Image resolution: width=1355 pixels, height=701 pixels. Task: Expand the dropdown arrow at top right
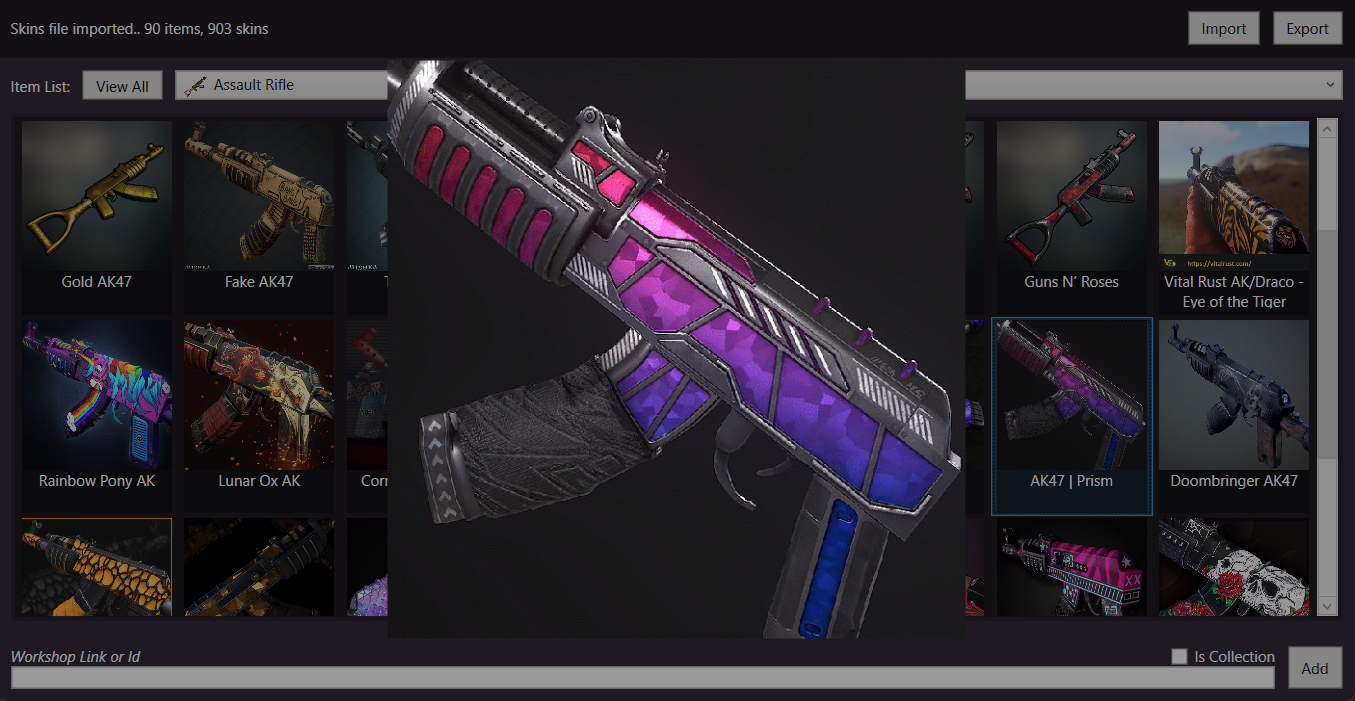click(1330, 85)
